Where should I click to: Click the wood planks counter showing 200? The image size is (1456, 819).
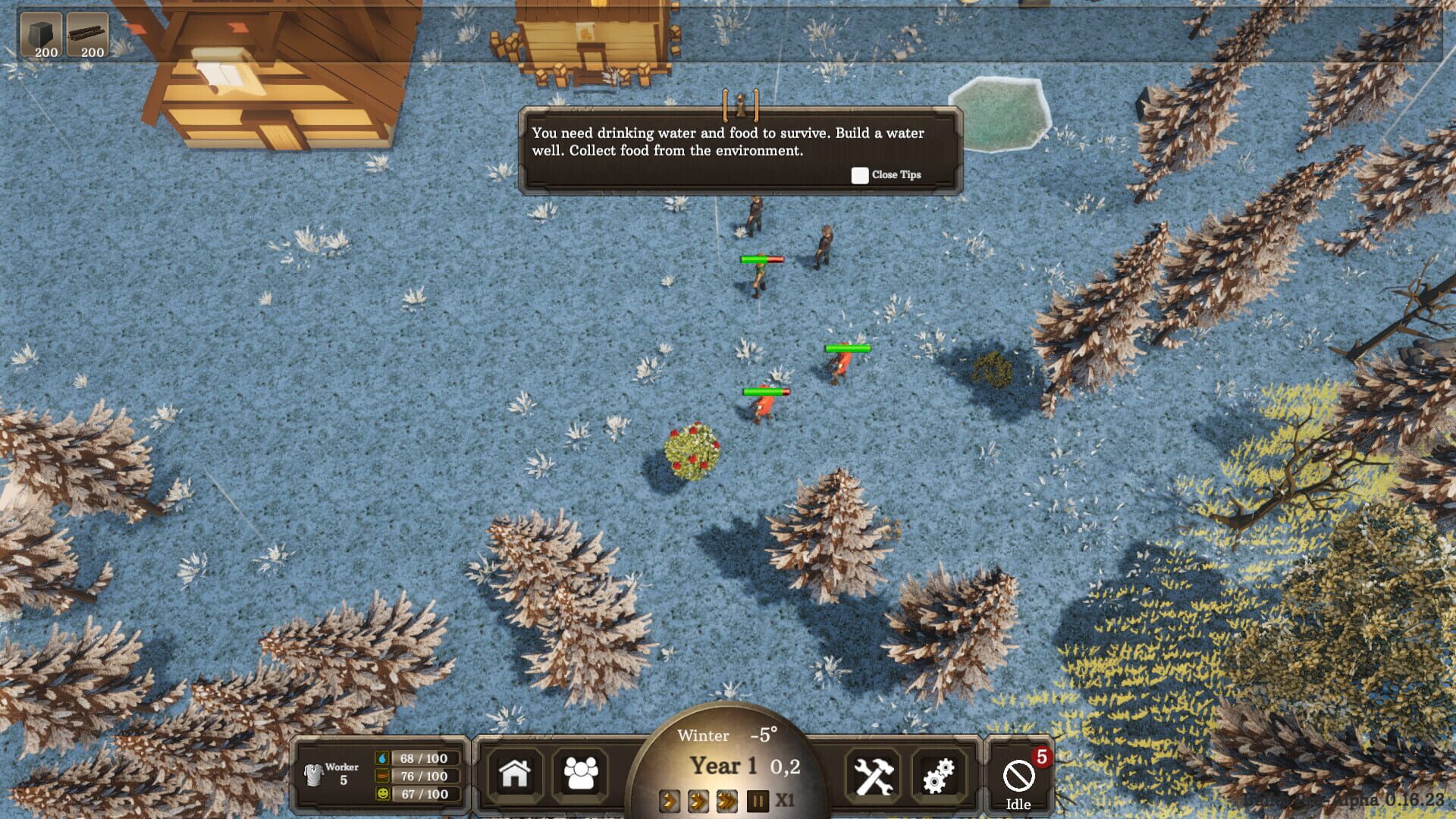pyautogui.click(x=89, y=33)
